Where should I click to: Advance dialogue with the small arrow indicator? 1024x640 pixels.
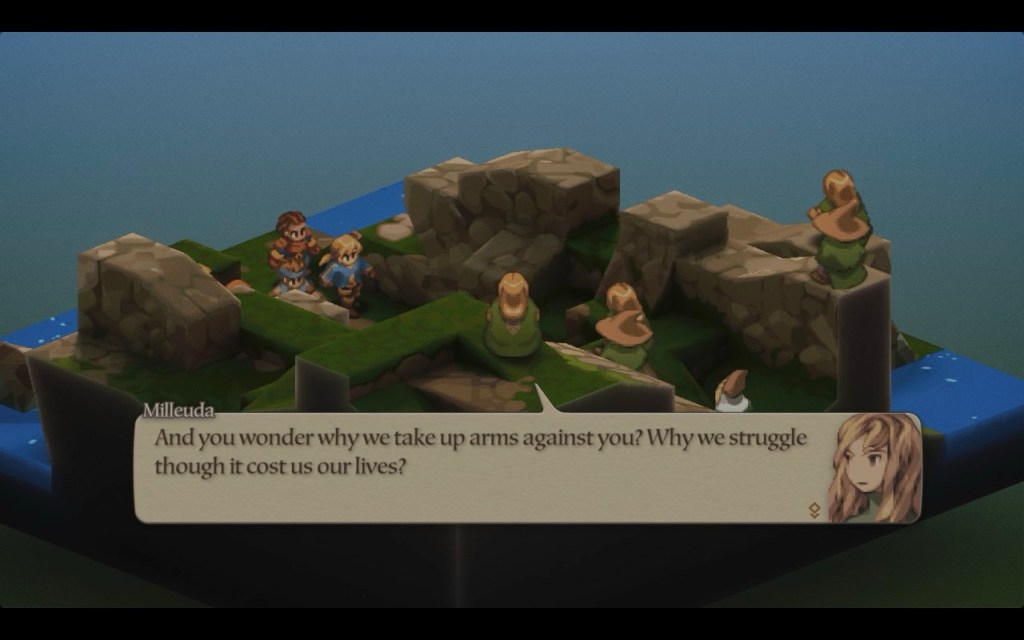814,510
